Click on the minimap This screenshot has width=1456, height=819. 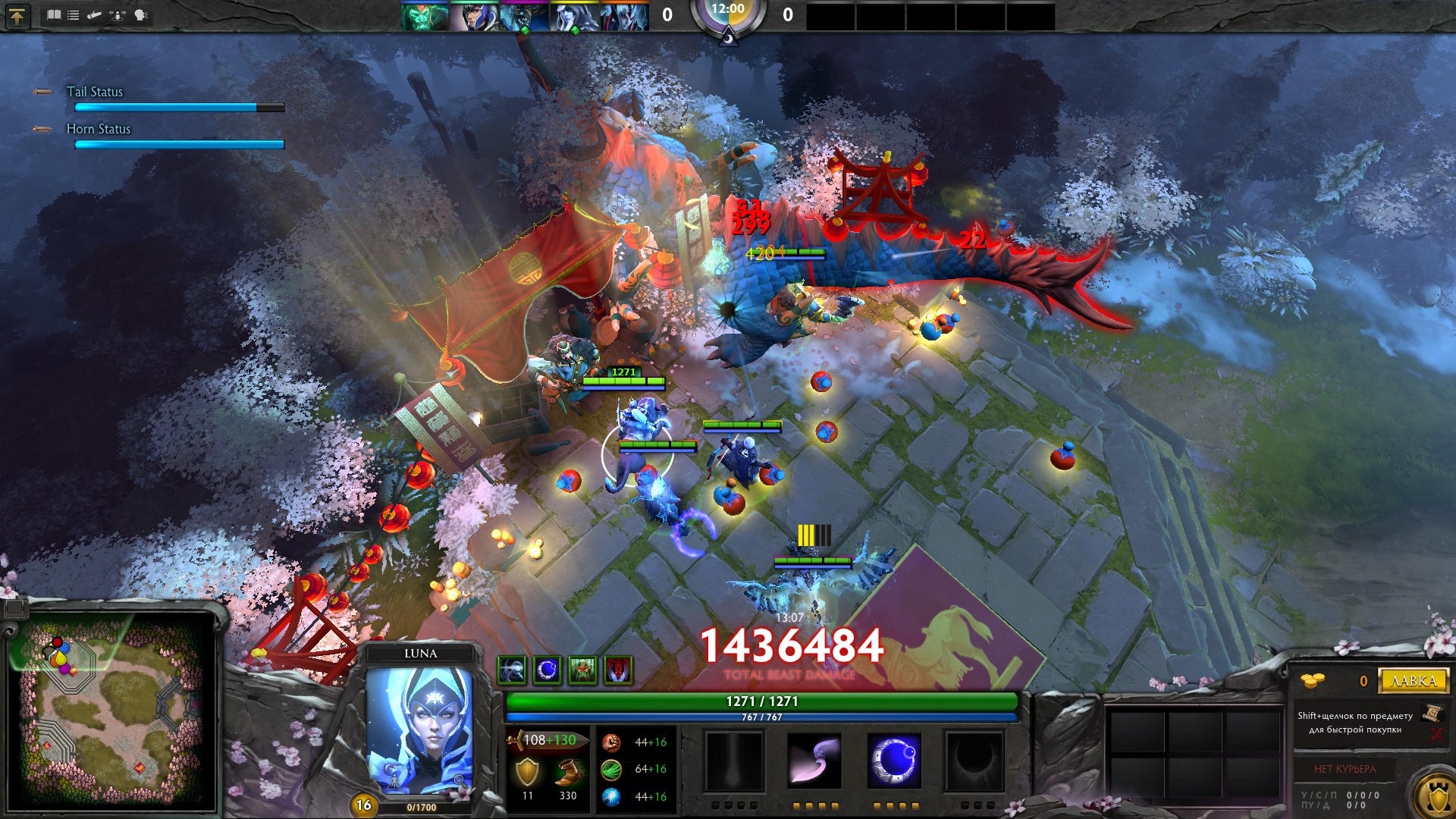point(114,713)
